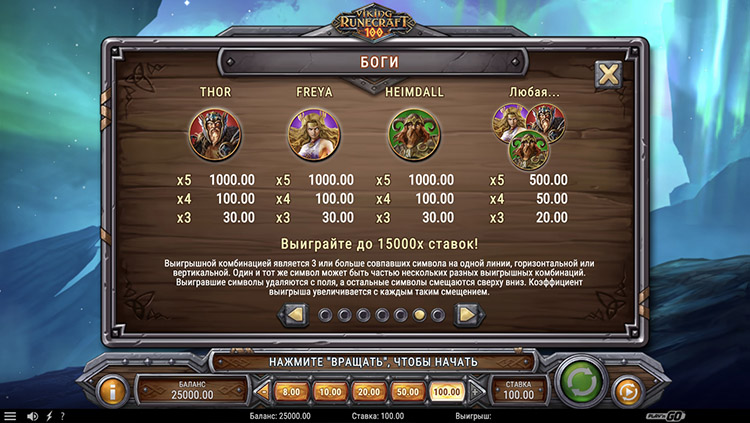750x423 pixels.
Task: Advance to the next paytable page
Action: click(465, 315)
